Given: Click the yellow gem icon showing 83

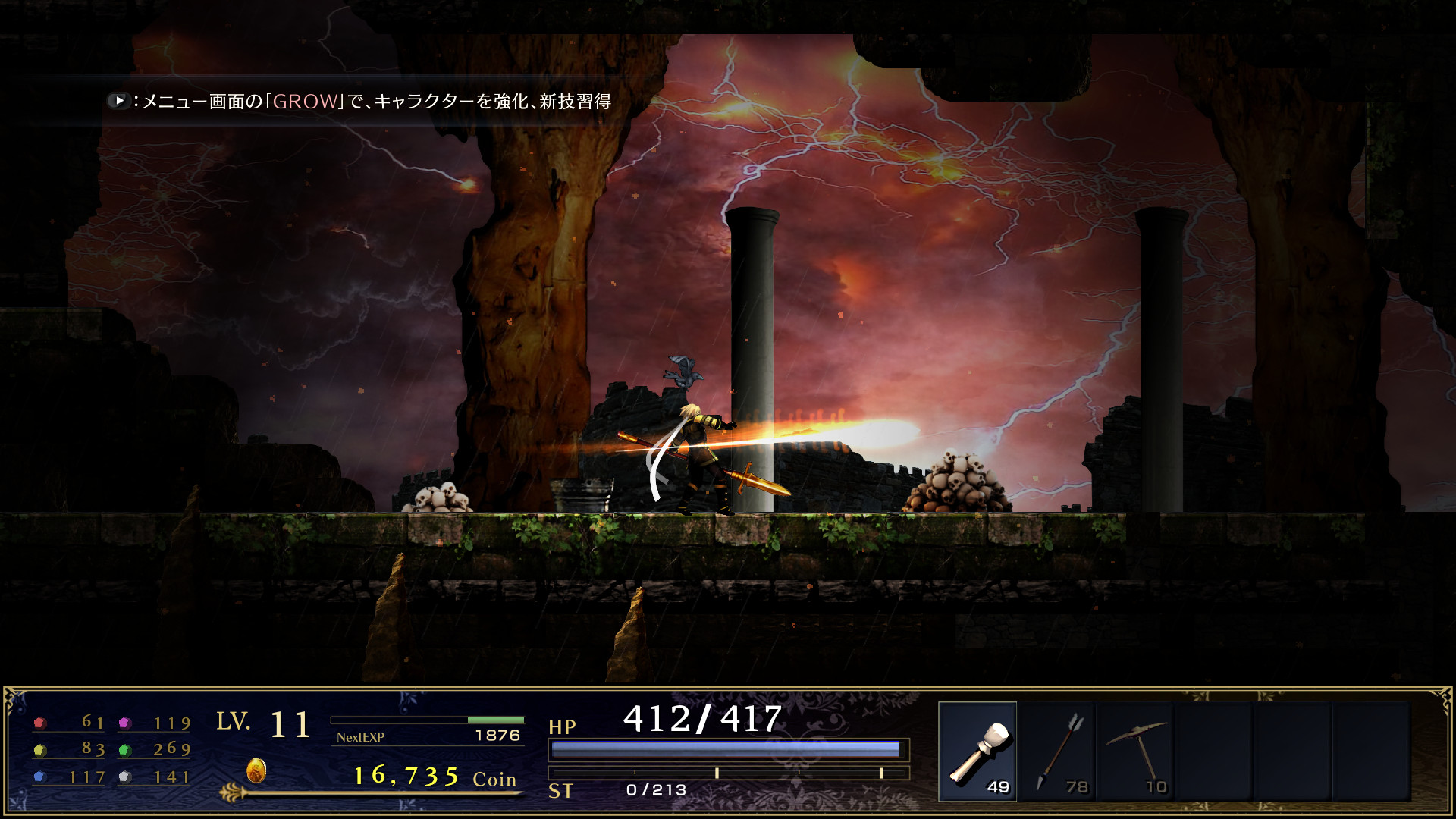Looking at the screenshot, I should [42, 749].
